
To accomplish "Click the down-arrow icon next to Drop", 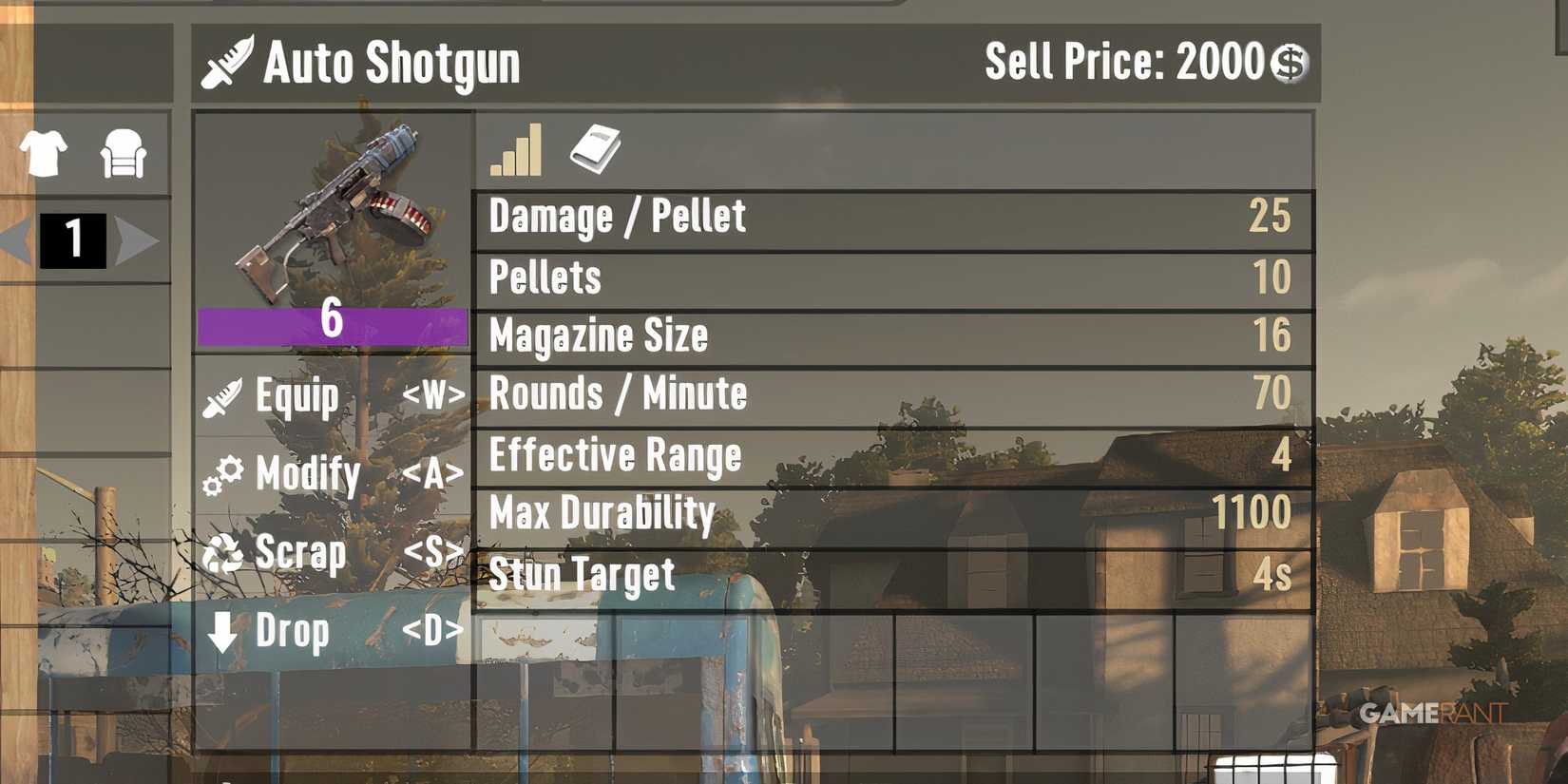I will [x=224, y=631].
